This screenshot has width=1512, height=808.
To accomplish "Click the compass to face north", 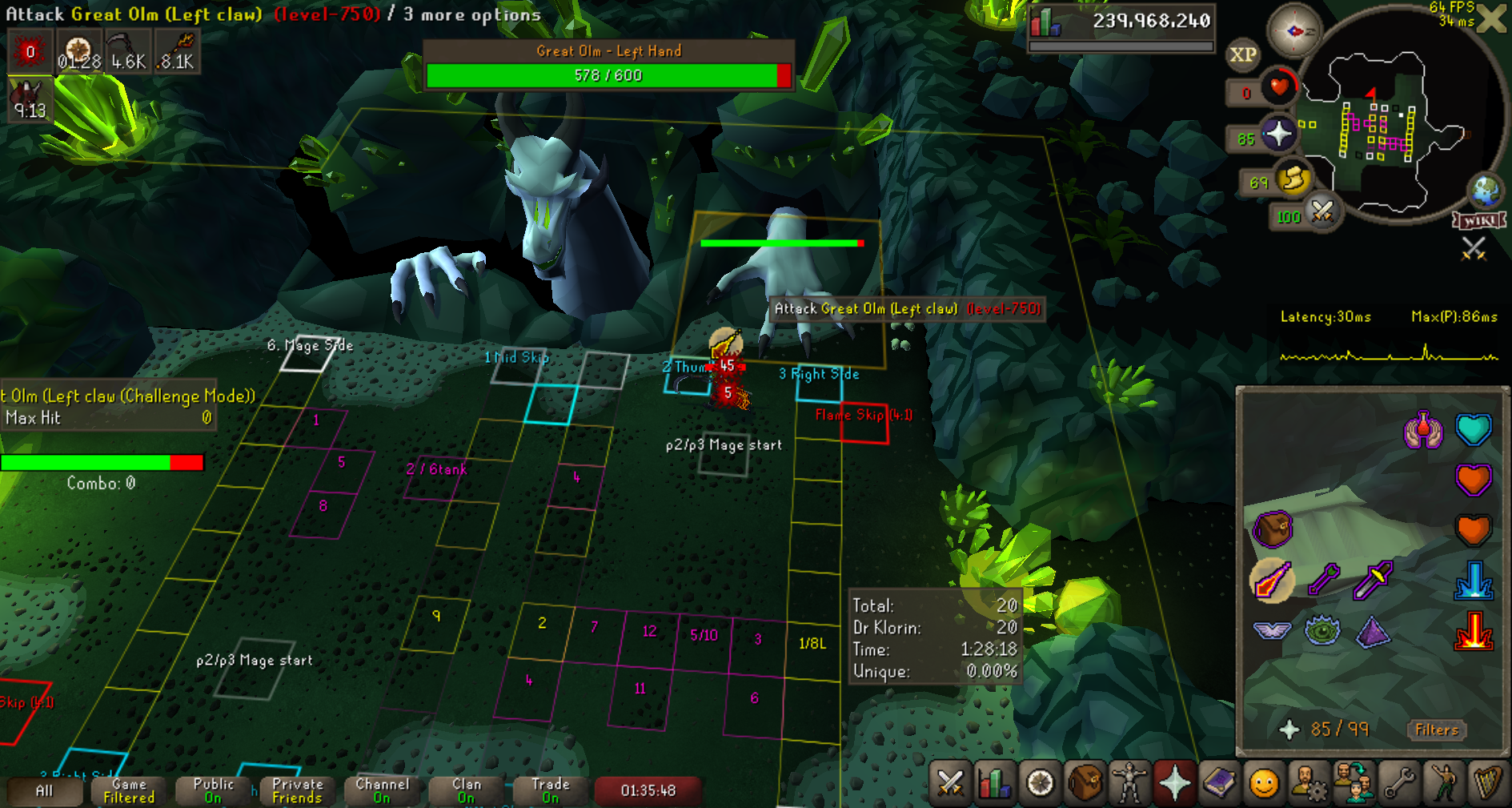I will [1293, 31].
